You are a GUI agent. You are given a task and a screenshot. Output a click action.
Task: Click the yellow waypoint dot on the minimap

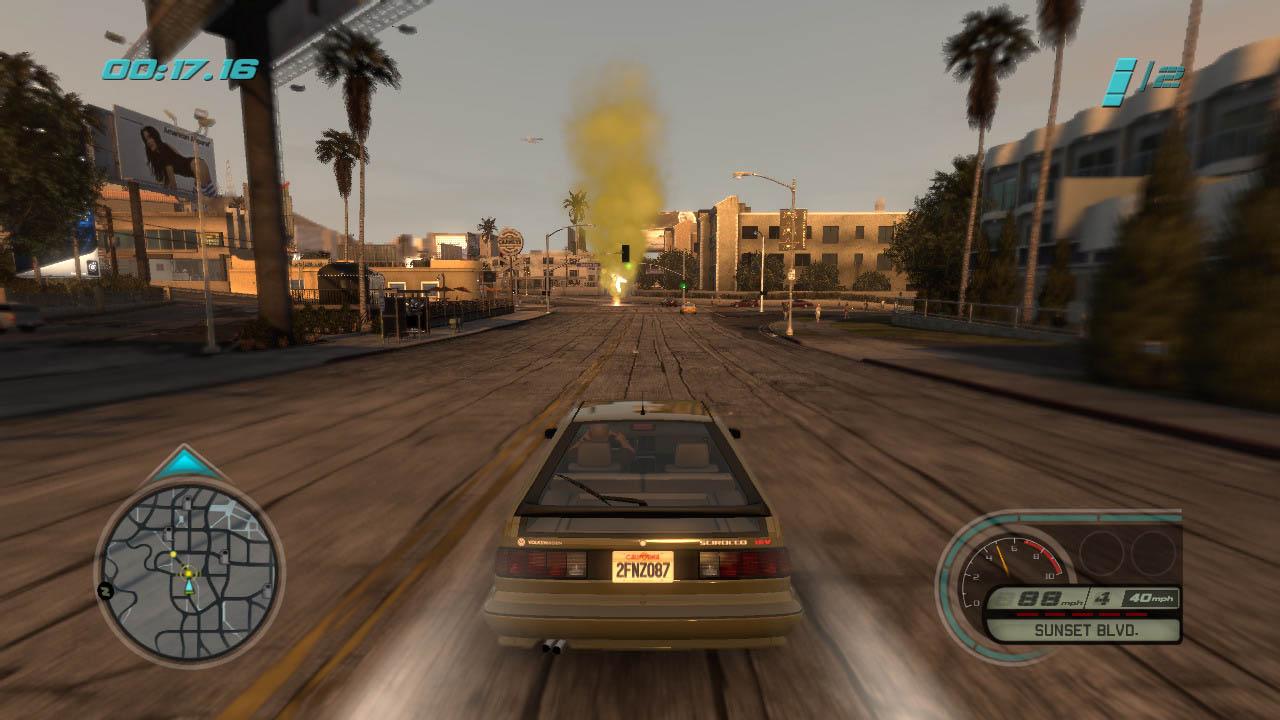coord(173,555)
